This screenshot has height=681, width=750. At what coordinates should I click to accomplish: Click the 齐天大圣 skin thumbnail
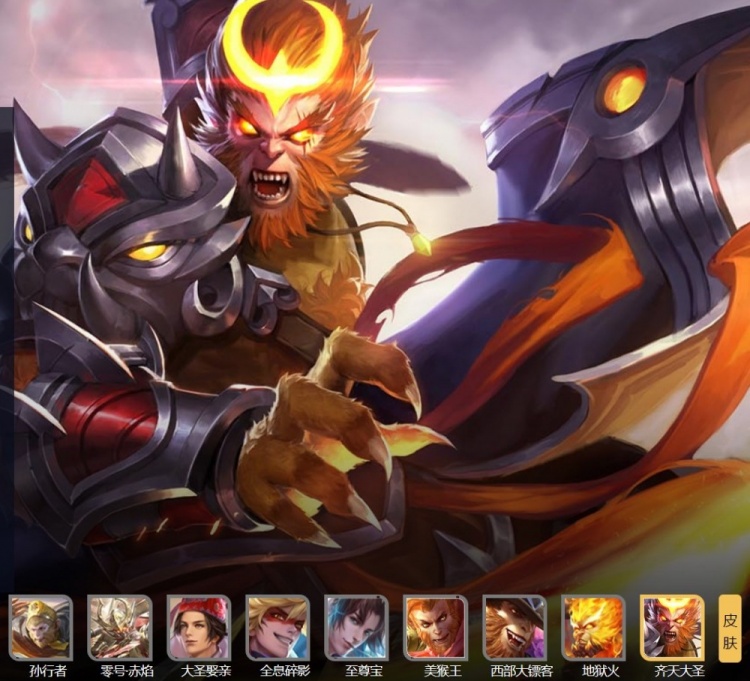(673, 628)
